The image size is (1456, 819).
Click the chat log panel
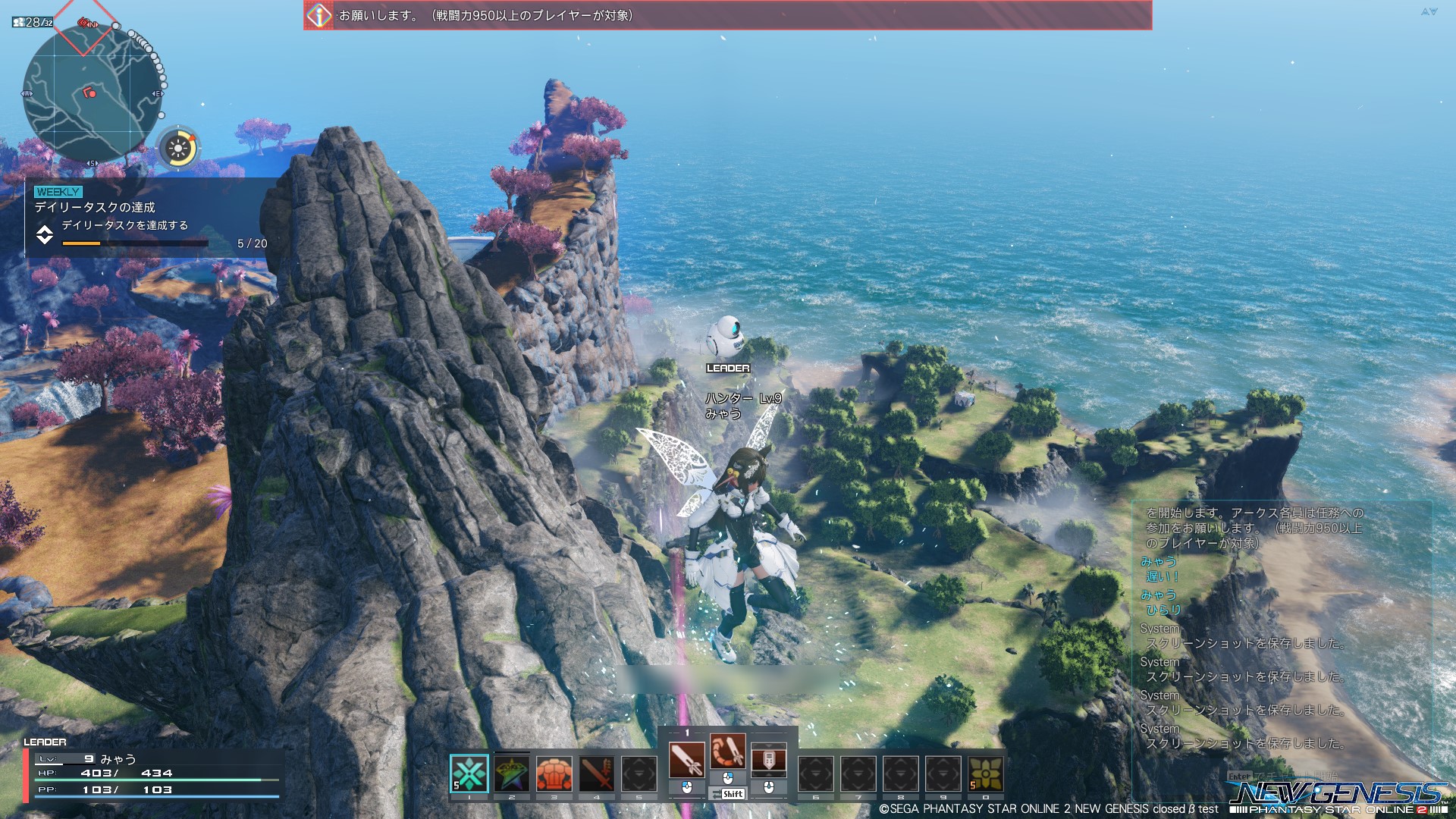[1282, 629]
